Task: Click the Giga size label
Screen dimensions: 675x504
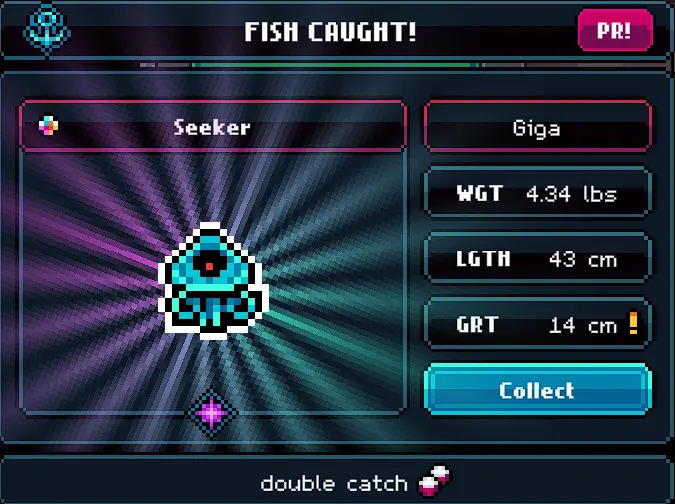Action: pos(537,127)
